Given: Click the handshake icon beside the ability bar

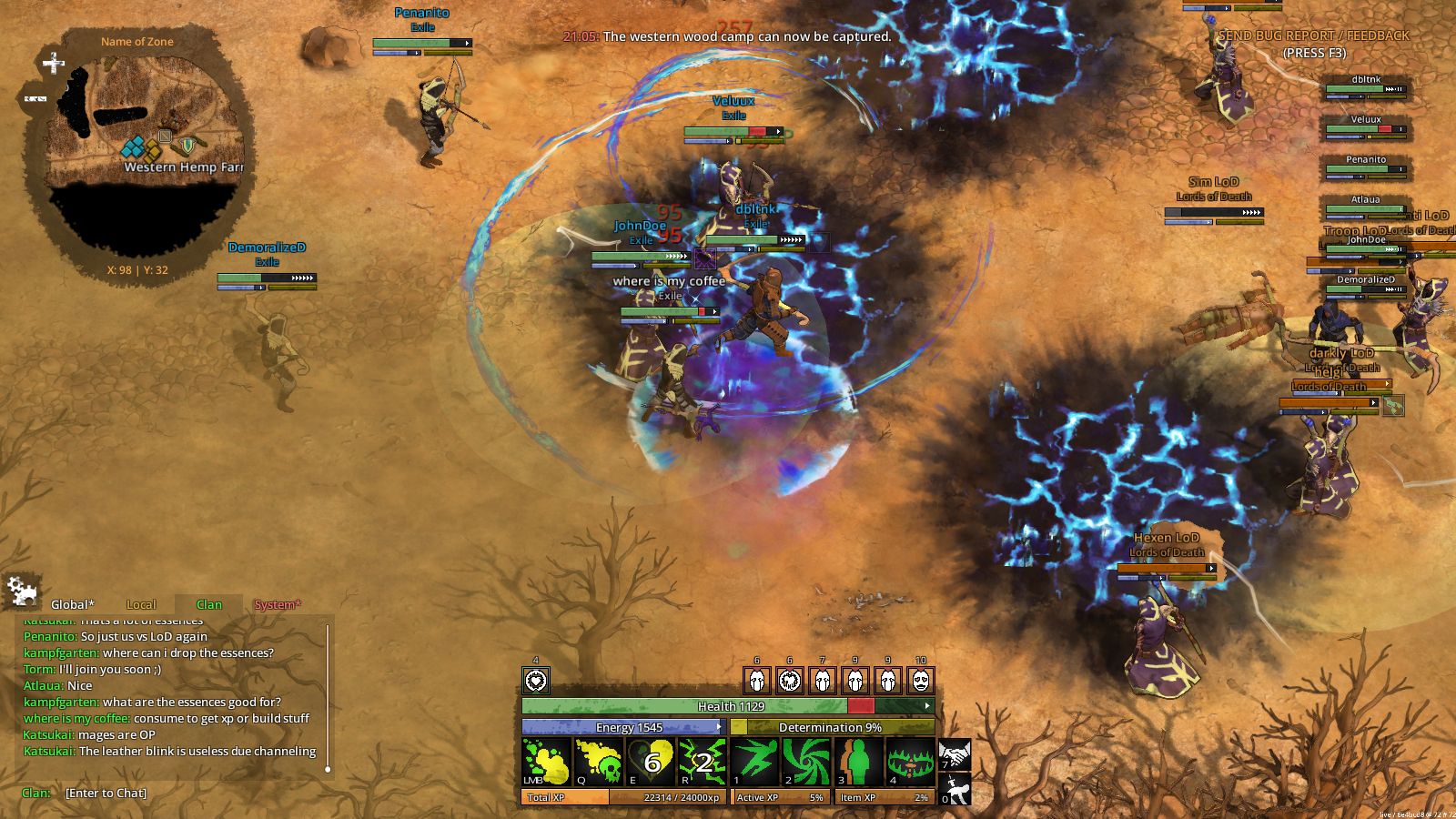Looking at the screenshot, I should 955,754.
